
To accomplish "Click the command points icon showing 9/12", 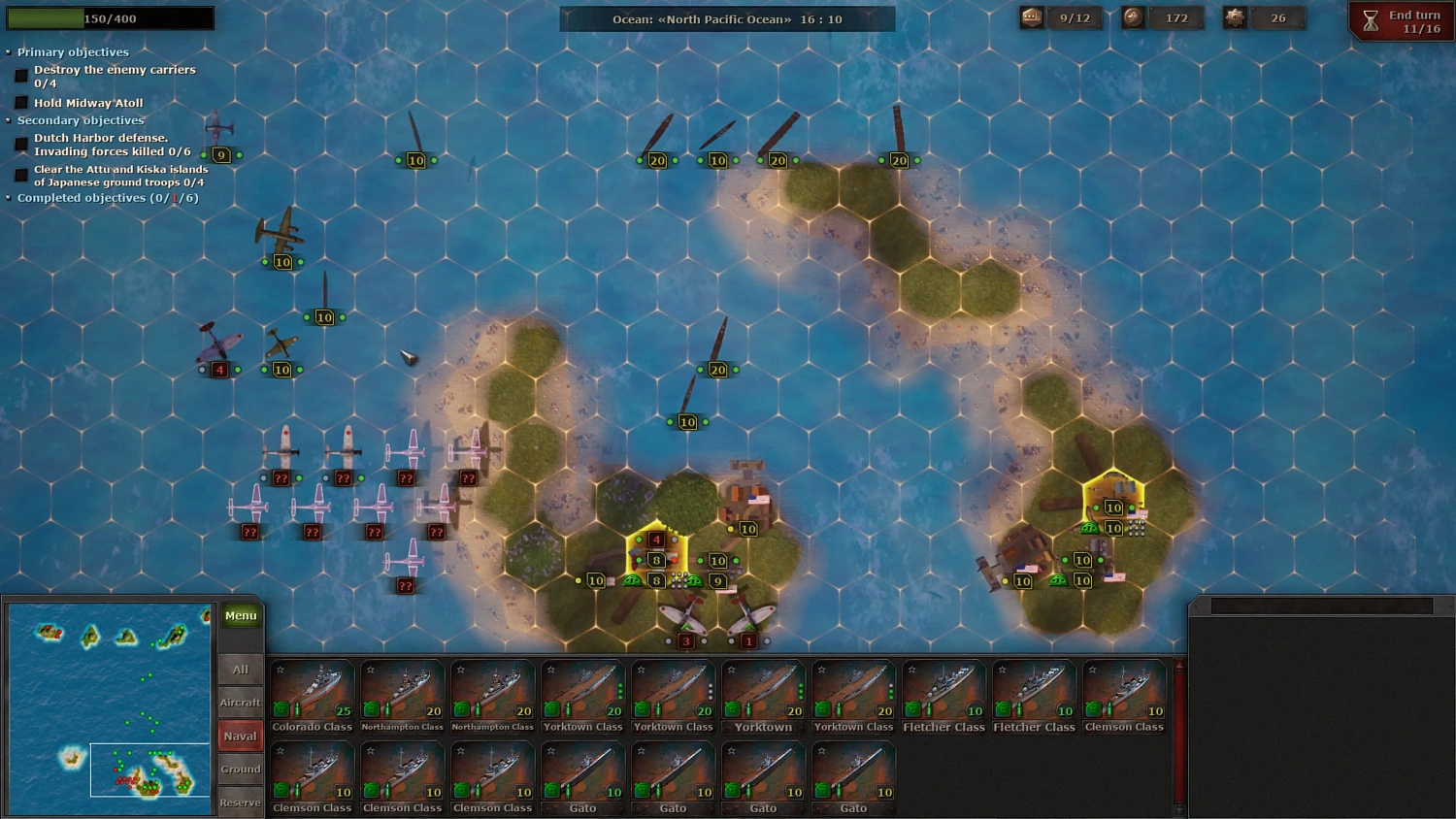I will tap(1030, 16).
